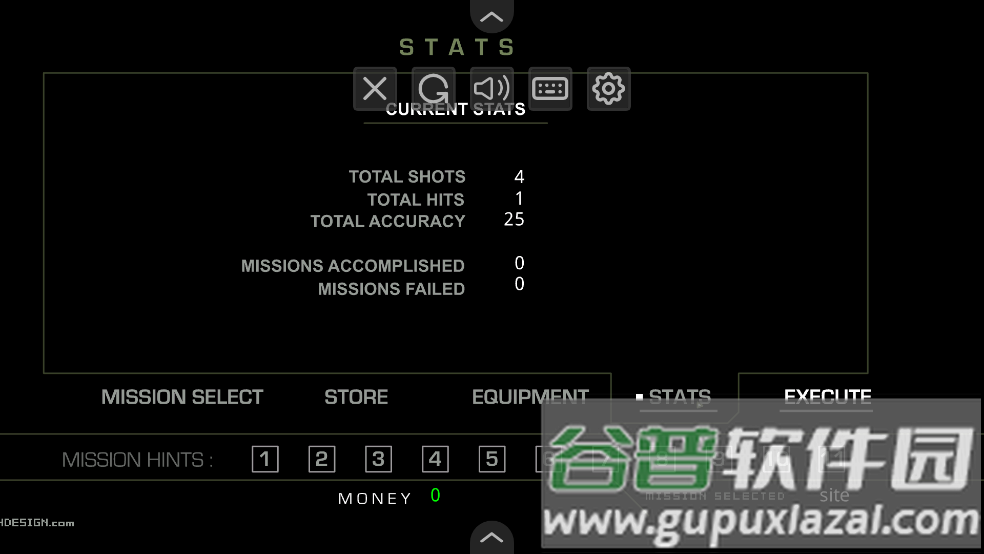
Task: Open the Equipment tab
Action: click(530, 397)
